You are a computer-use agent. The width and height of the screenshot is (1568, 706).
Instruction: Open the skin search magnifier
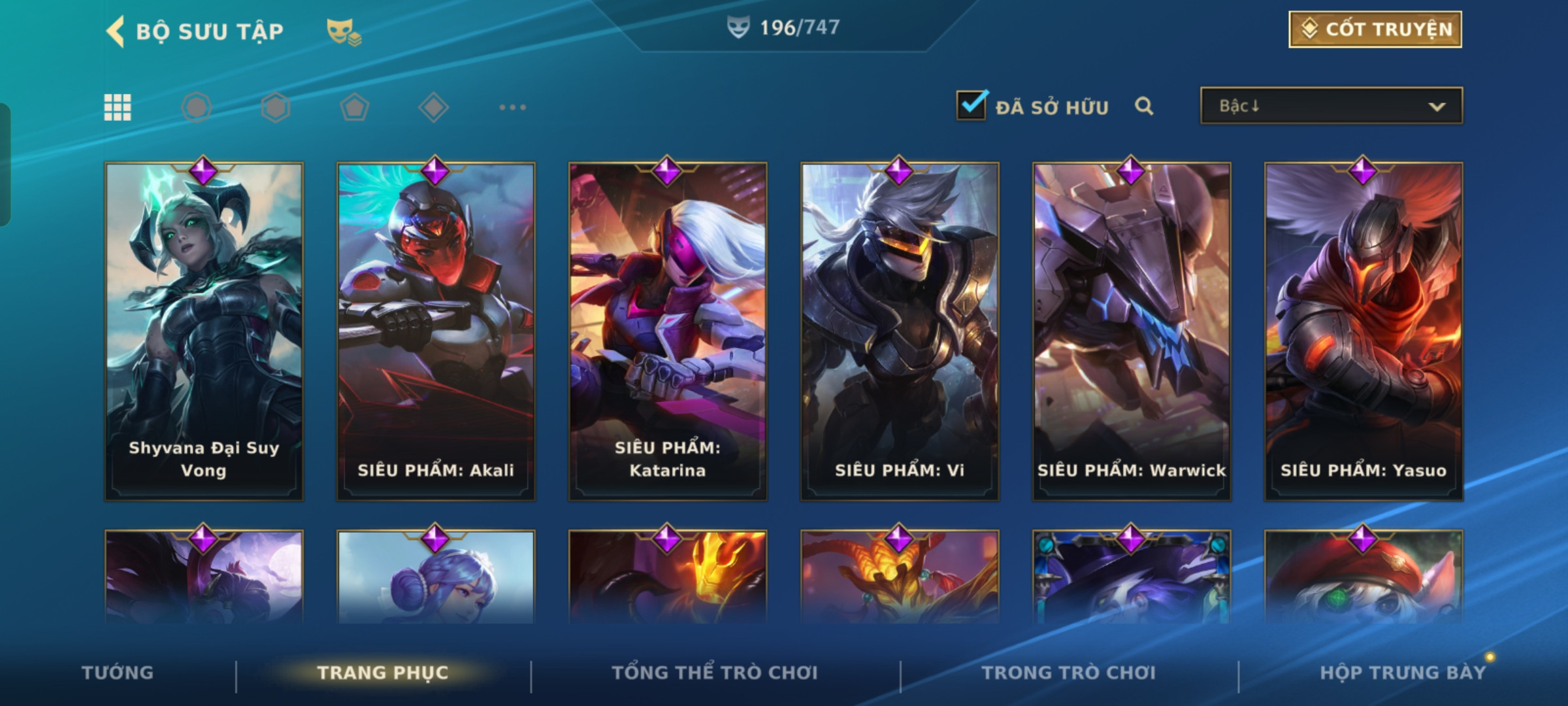pos(1143,106)
